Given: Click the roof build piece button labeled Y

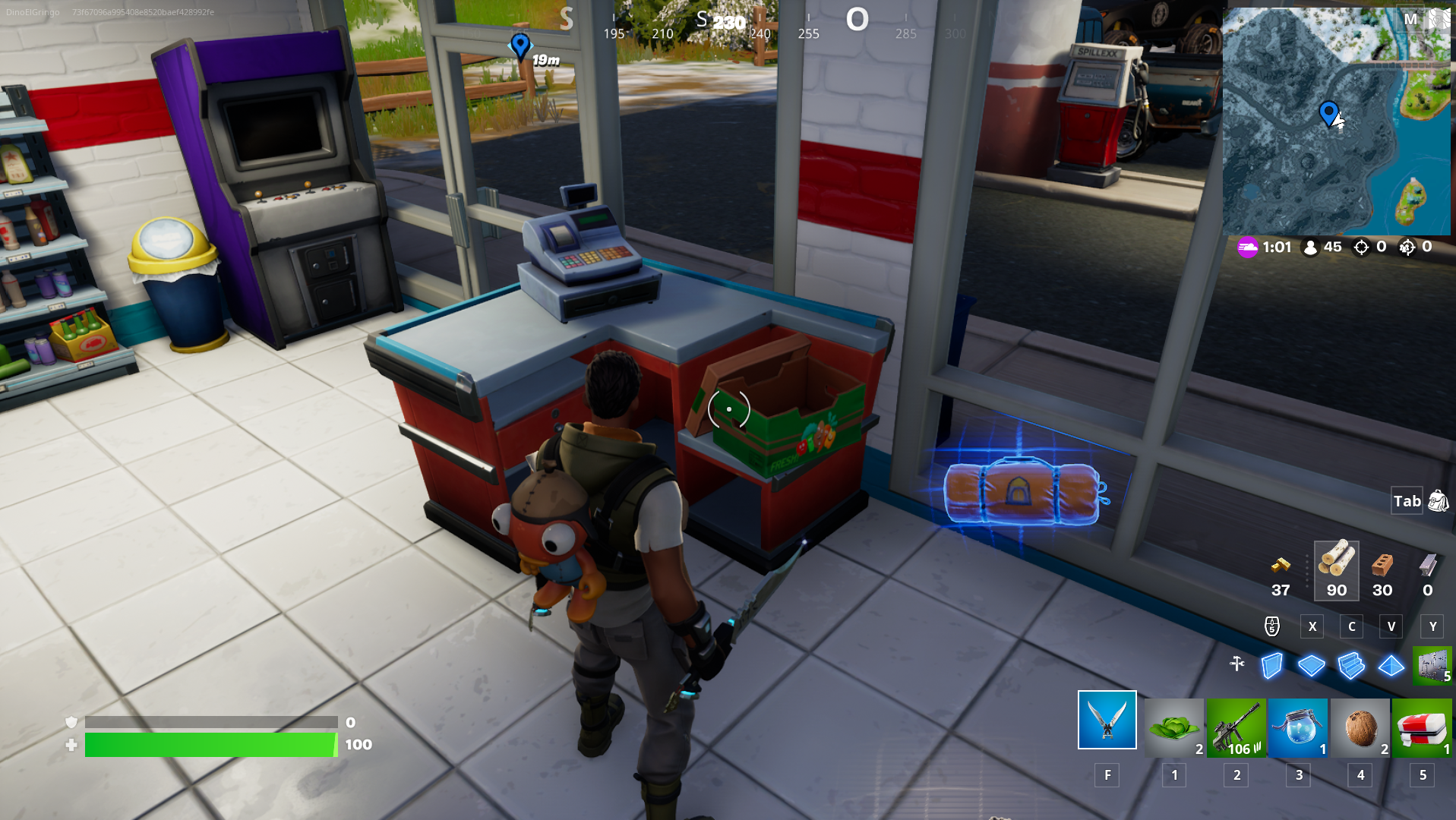Looking at the screenshot, I should pos(1389,666).
